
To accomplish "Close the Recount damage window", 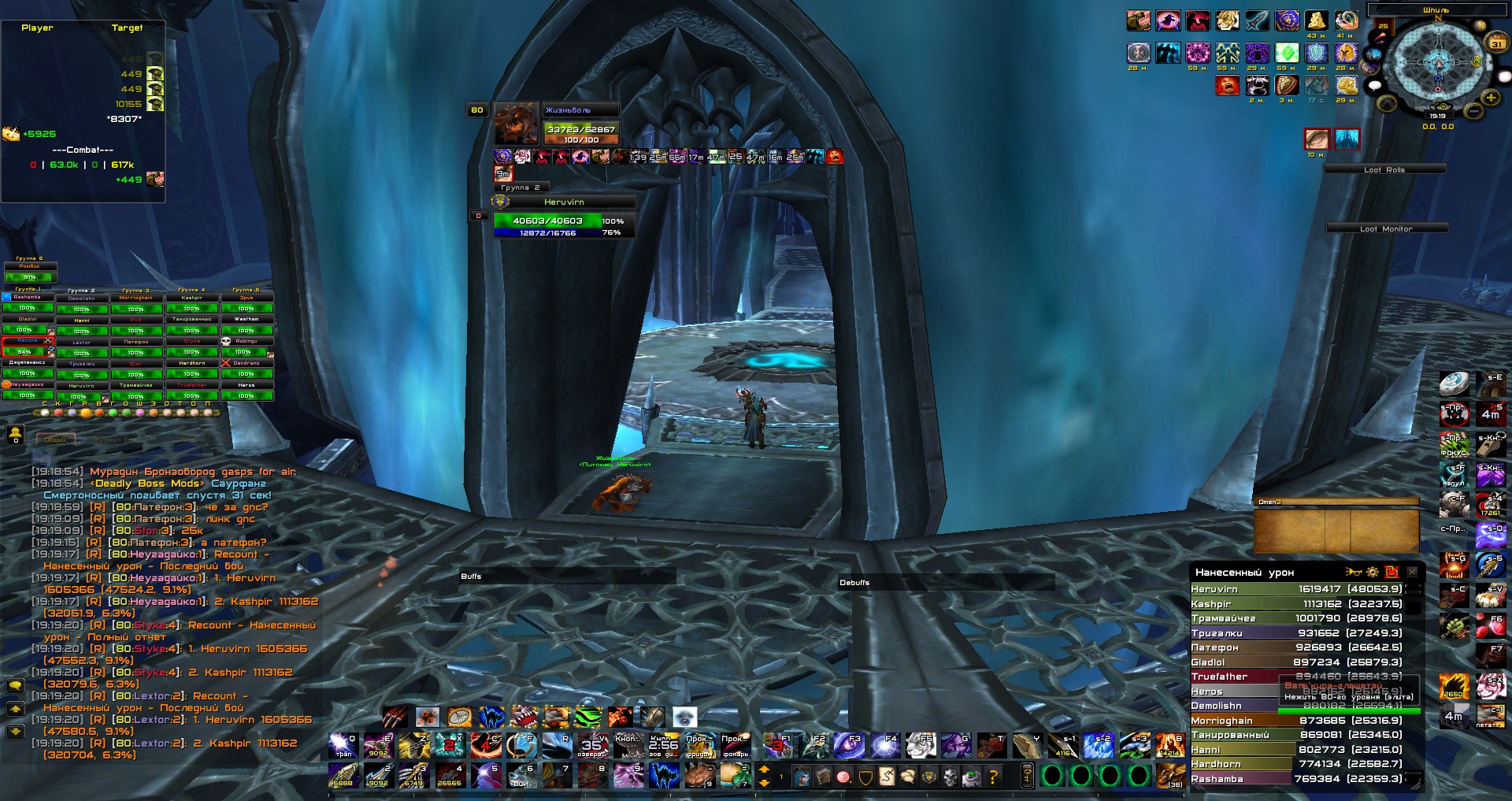I will (x=1412, y=573).
